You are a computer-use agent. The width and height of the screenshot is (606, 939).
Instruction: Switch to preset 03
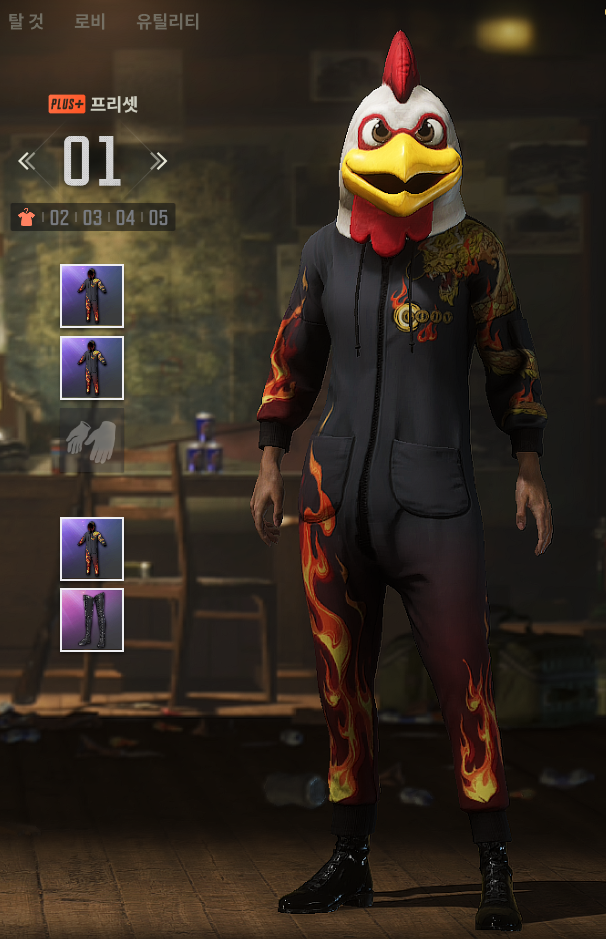92,217
